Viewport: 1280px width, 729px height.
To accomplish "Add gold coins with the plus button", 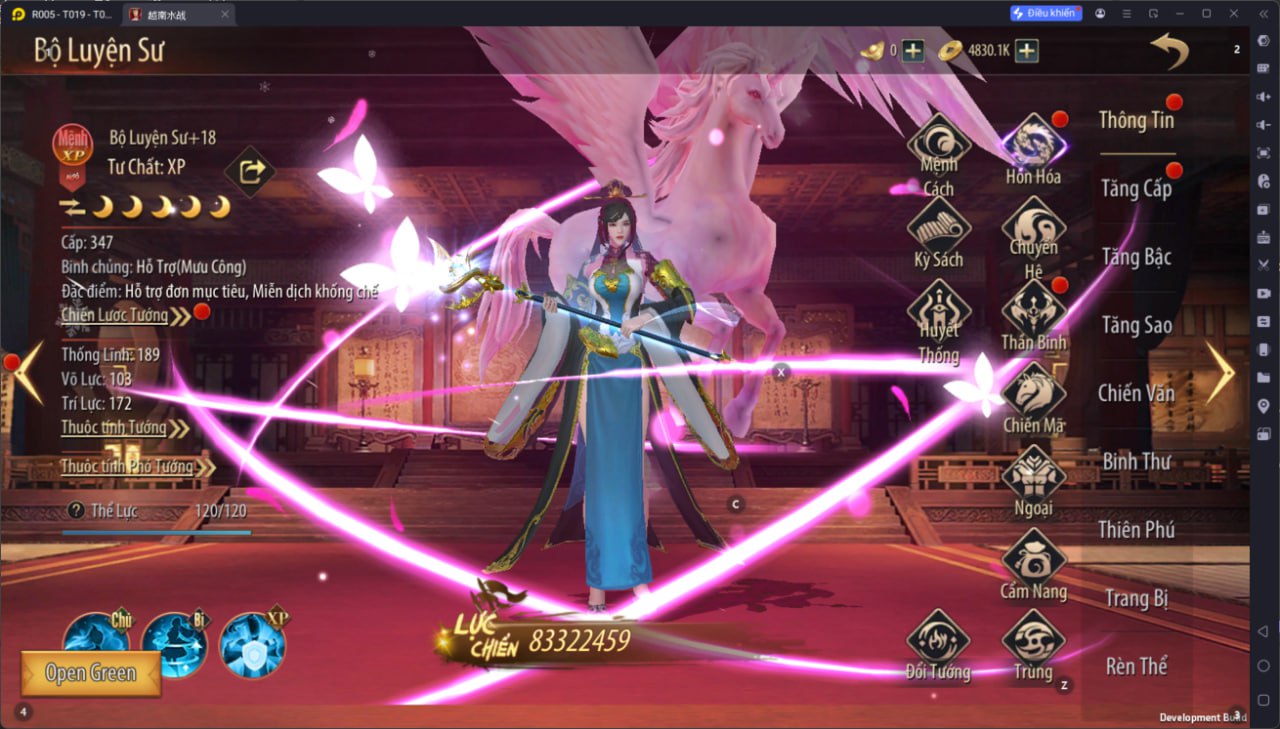I will point(1027,51).
